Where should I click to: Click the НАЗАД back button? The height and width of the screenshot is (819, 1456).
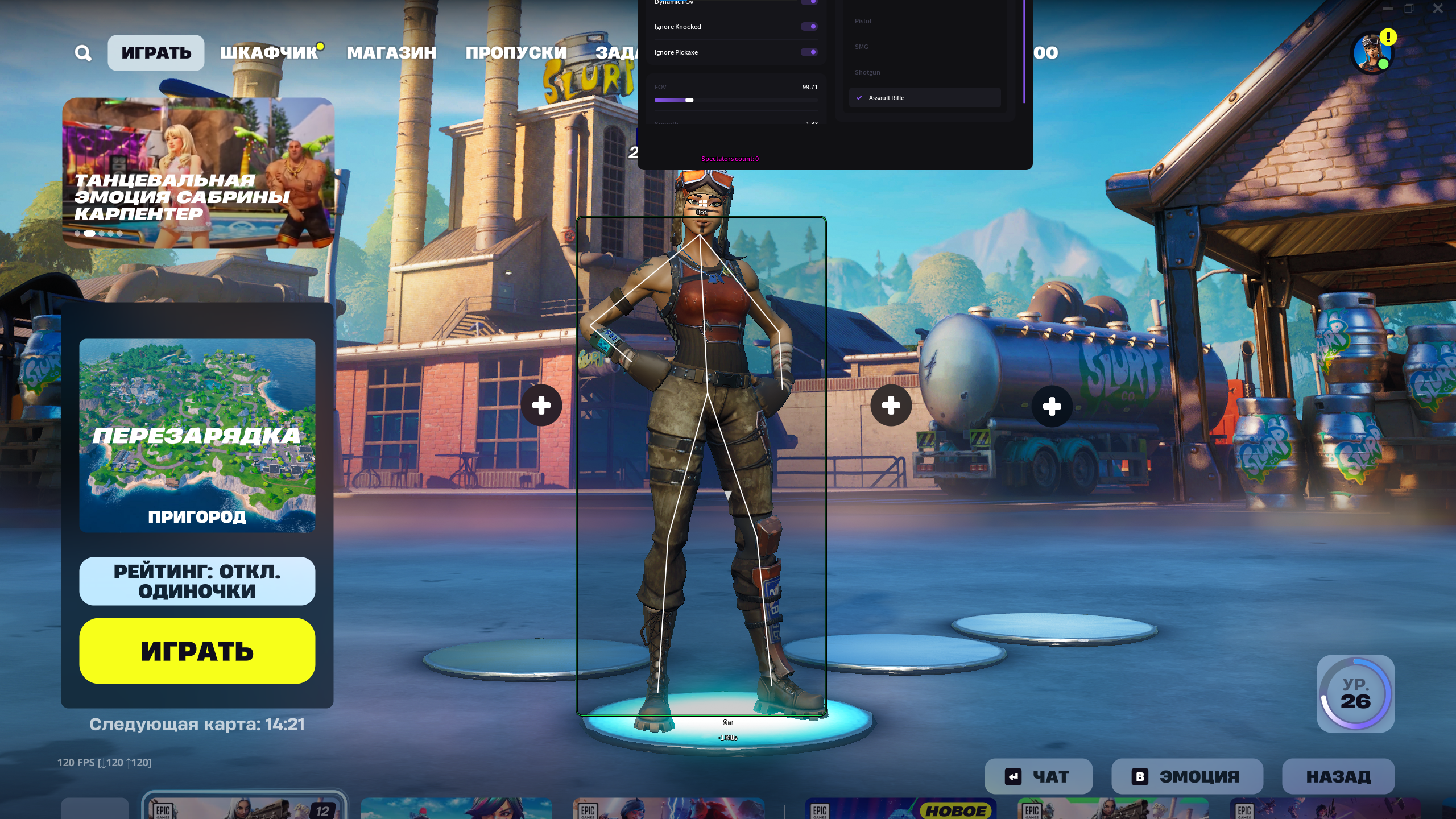[x=1338, y=776]
